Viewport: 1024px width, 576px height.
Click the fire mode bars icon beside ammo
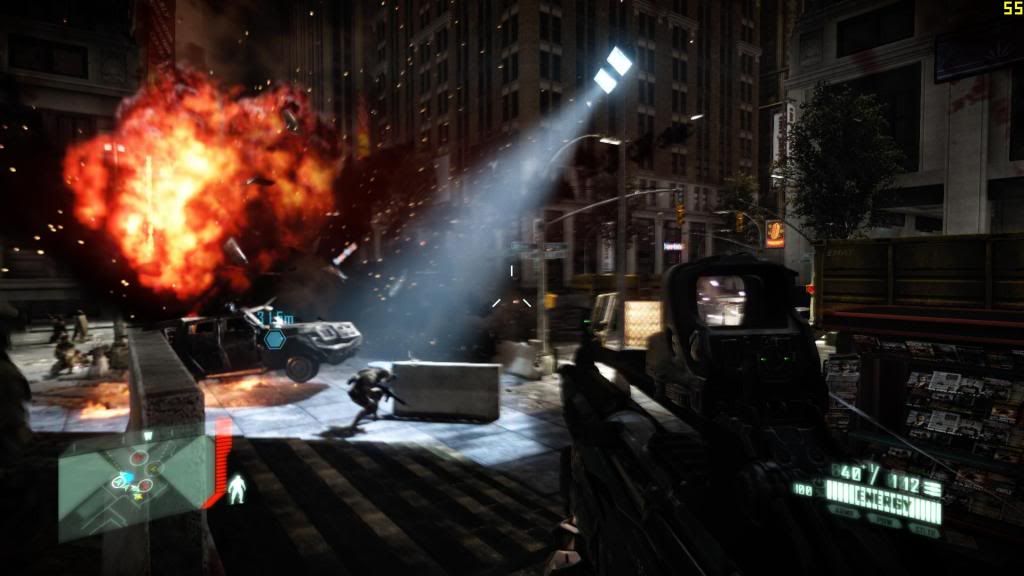[x=932, y=487]
